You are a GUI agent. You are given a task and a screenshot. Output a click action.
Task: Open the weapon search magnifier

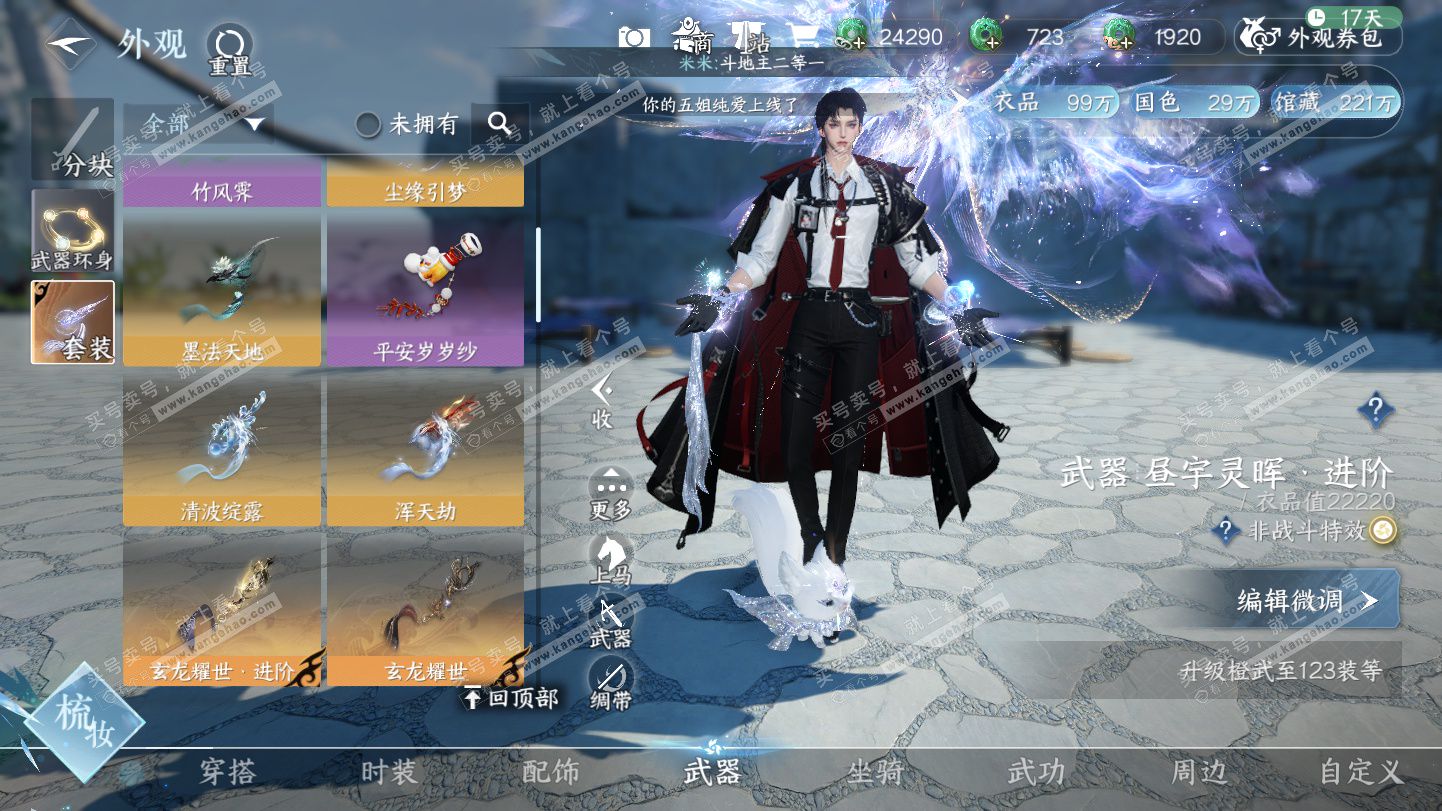pos(500,124)
